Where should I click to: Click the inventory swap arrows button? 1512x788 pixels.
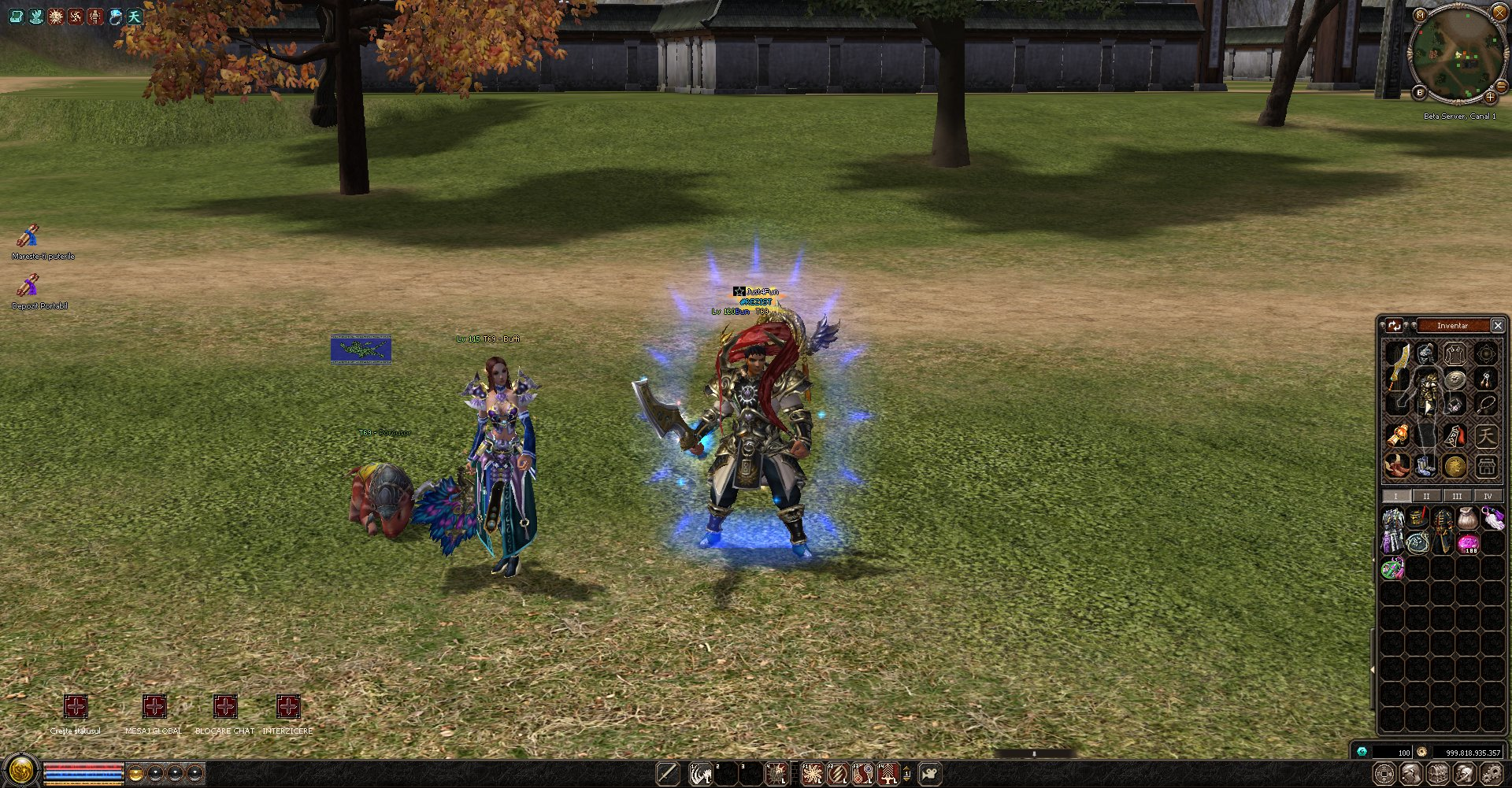tap(1395, 325)
